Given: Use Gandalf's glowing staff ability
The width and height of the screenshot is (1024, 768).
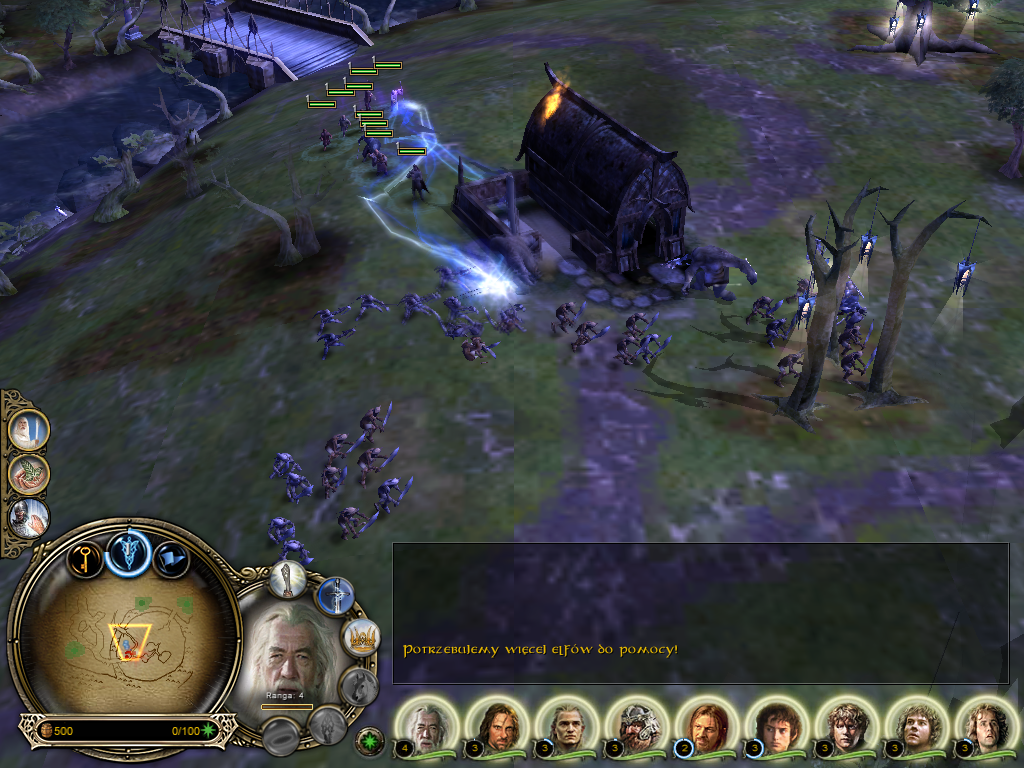Looking at the screenshot, I should click(287, 578).
